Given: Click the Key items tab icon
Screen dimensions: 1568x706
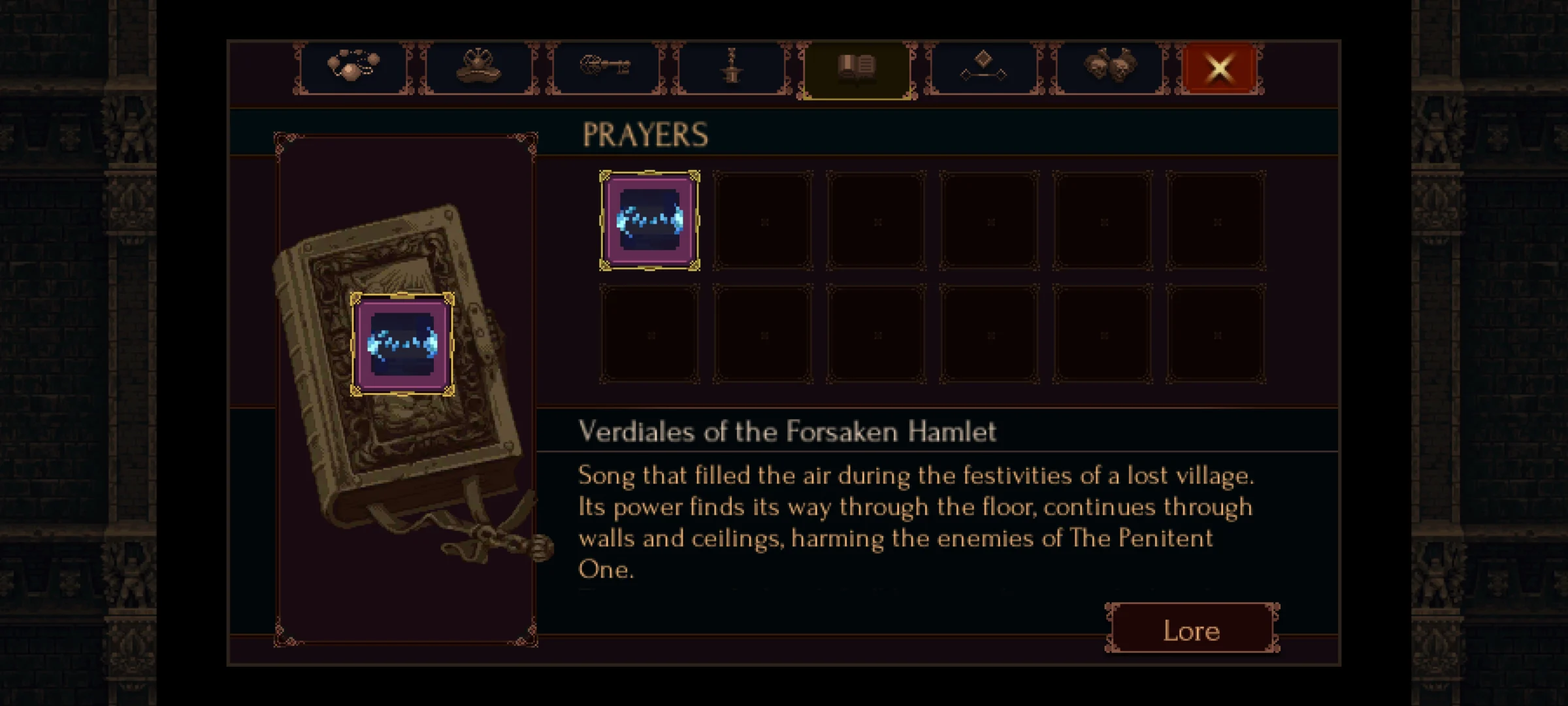Looking at the screenshot, I should point(604,69).
